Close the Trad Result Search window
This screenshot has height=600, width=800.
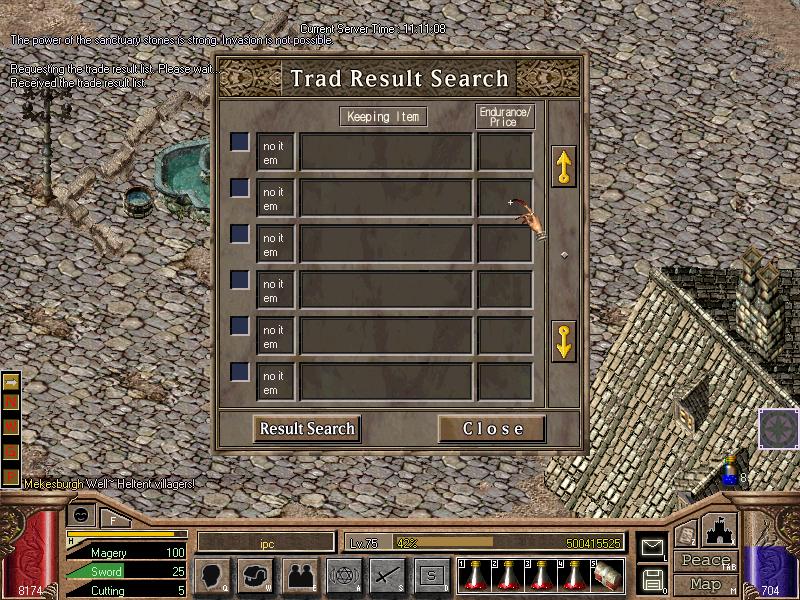tap(492, 429)
